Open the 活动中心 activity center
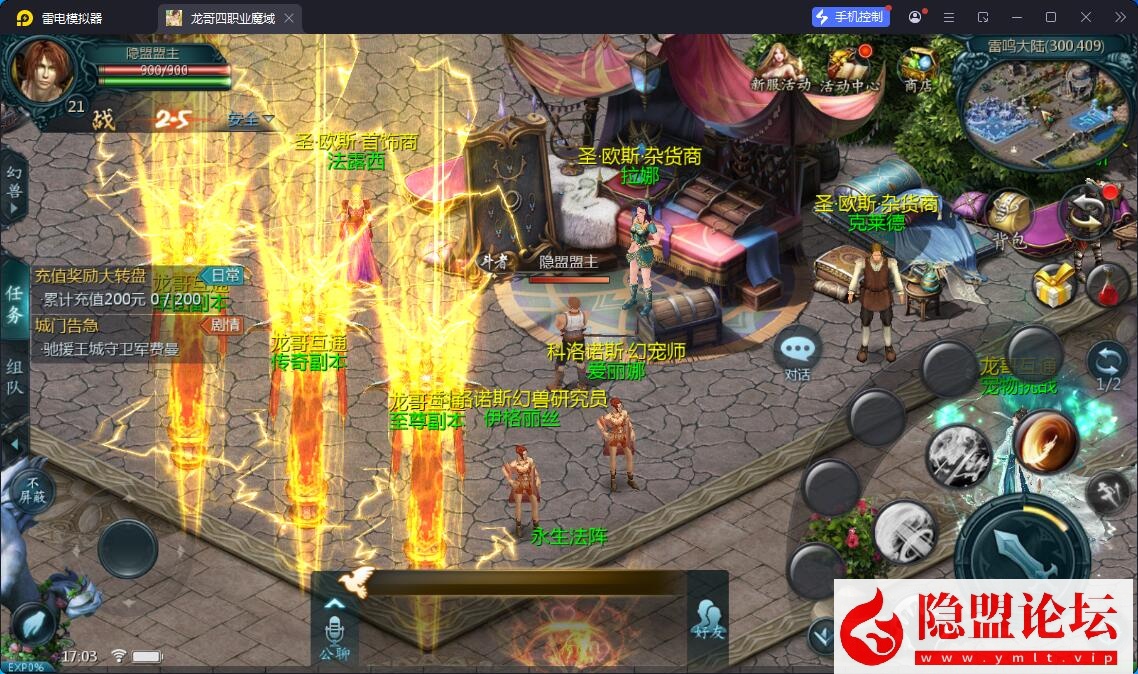The image size is (1138, 674). pos(850,68)
